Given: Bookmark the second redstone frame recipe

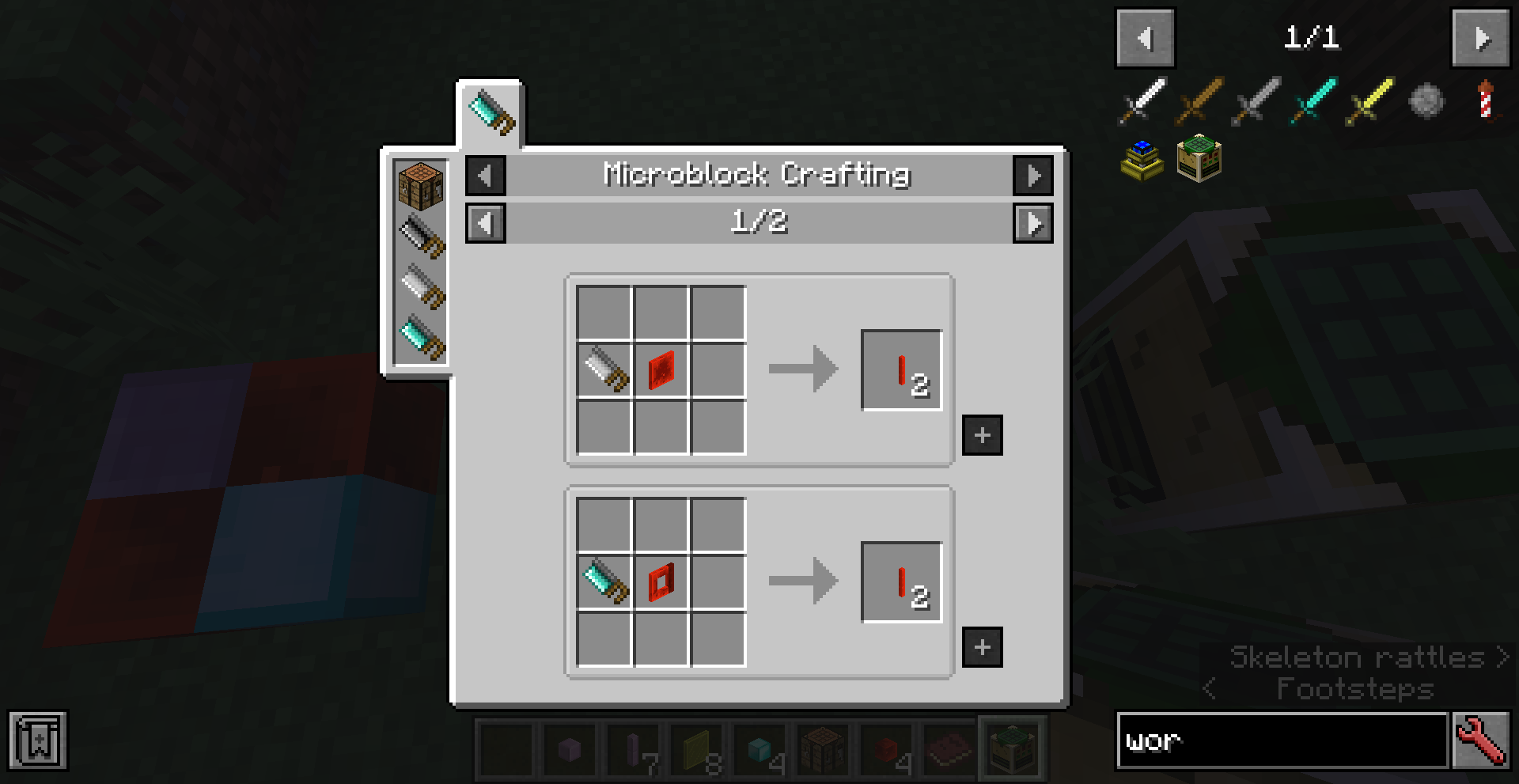Looking at the screenshot, I should (x=982, y=646).
